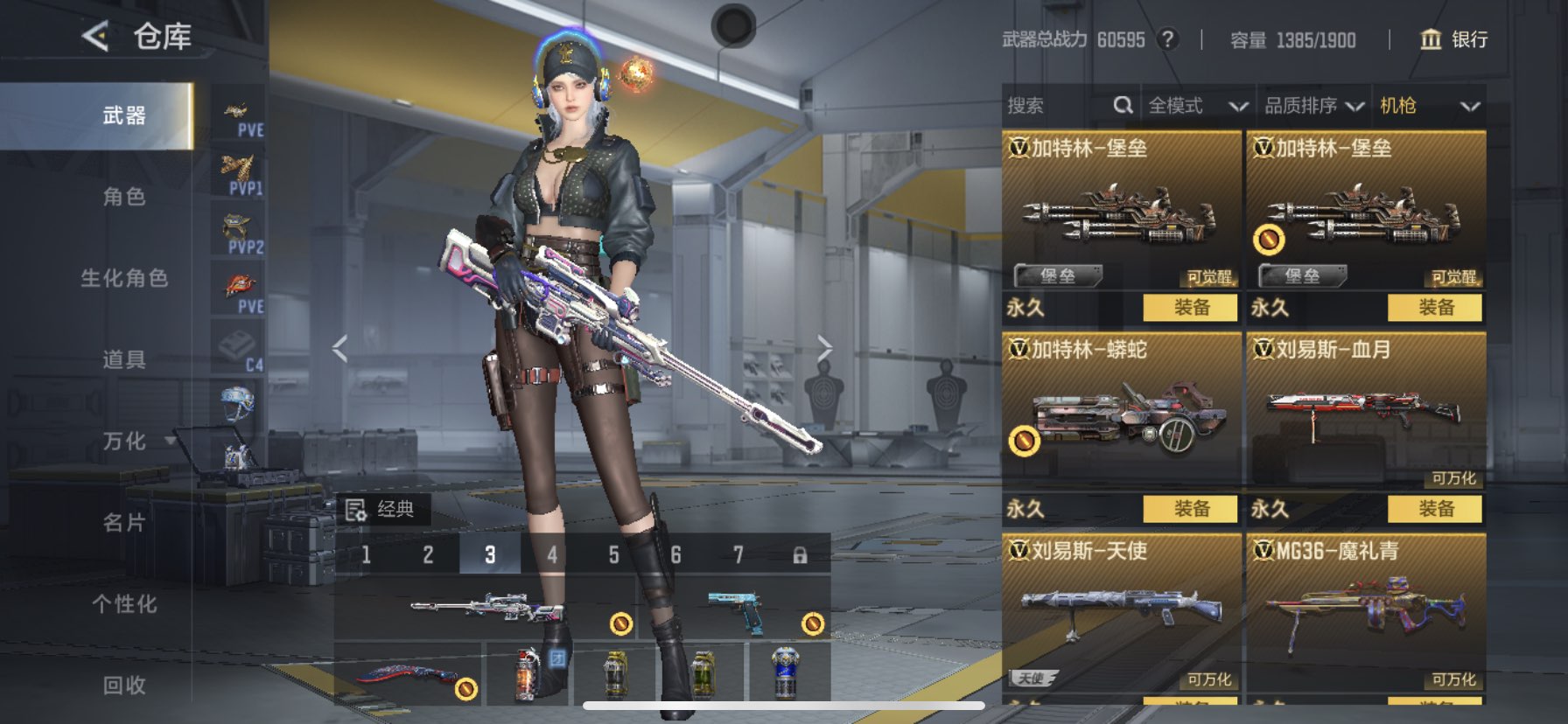Open the 生化角色 category
The image size is (1568, 724).
[124, 278]
